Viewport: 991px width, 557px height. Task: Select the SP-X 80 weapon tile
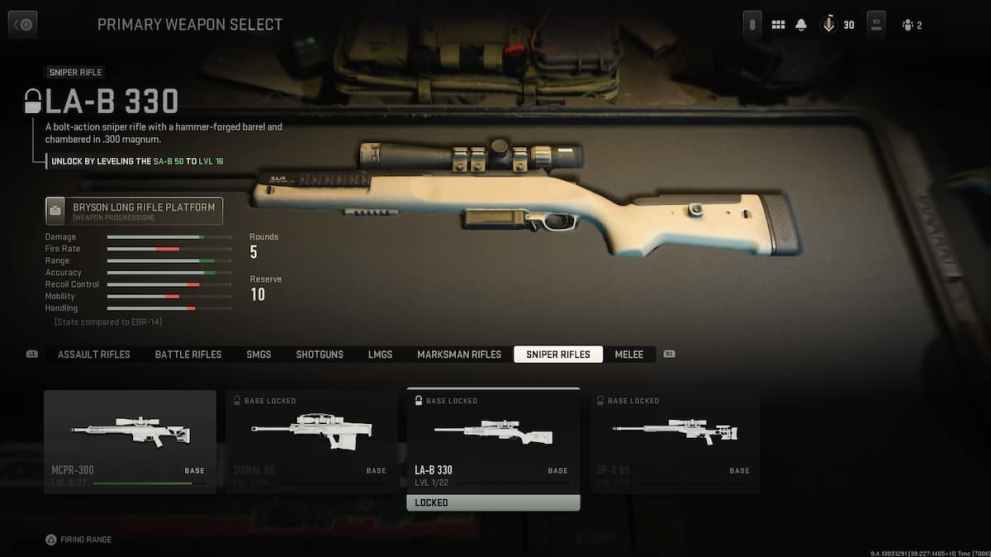click(675, 441)
